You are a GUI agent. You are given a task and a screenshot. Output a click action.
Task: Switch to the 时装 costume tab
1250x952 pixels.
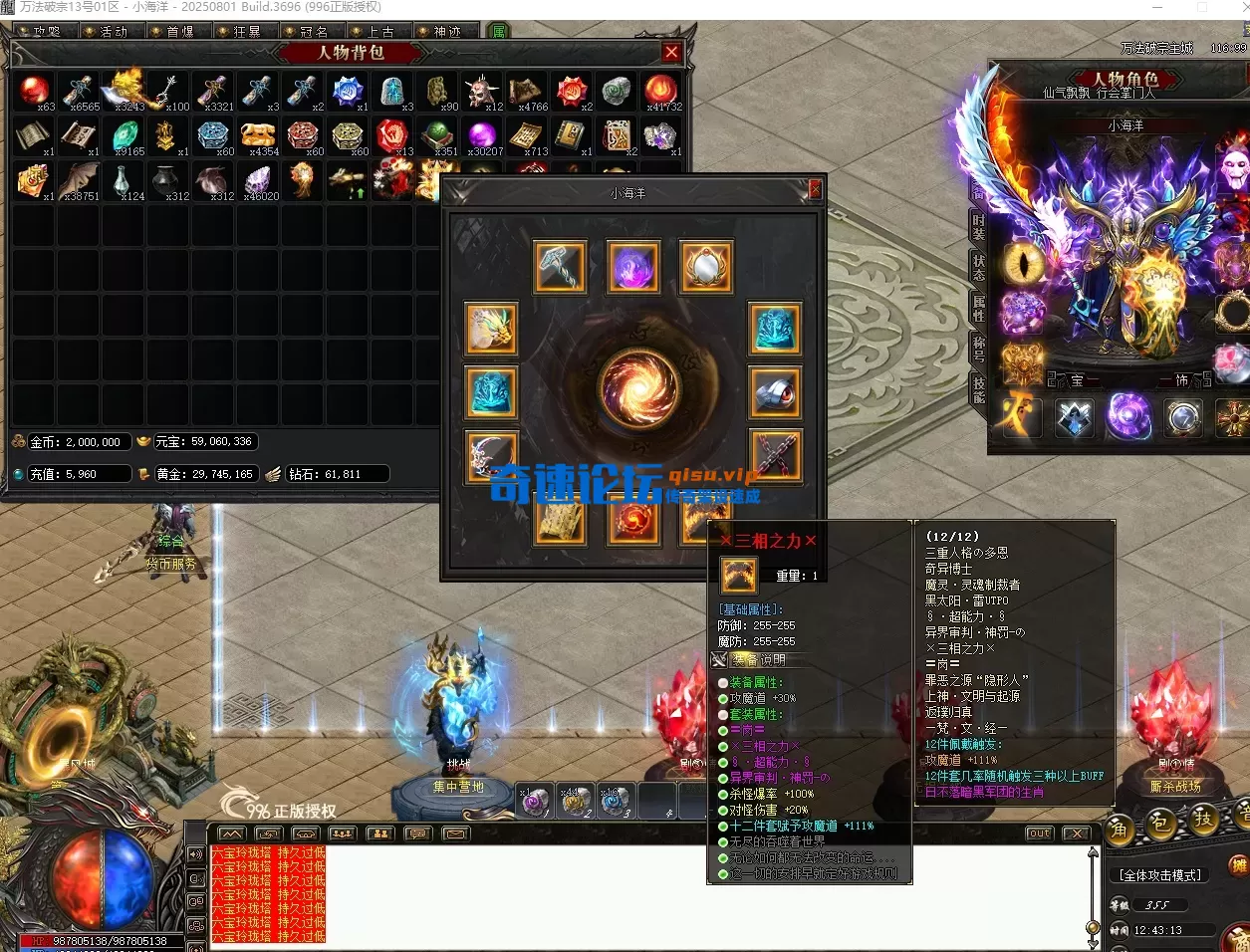[979, 228]
